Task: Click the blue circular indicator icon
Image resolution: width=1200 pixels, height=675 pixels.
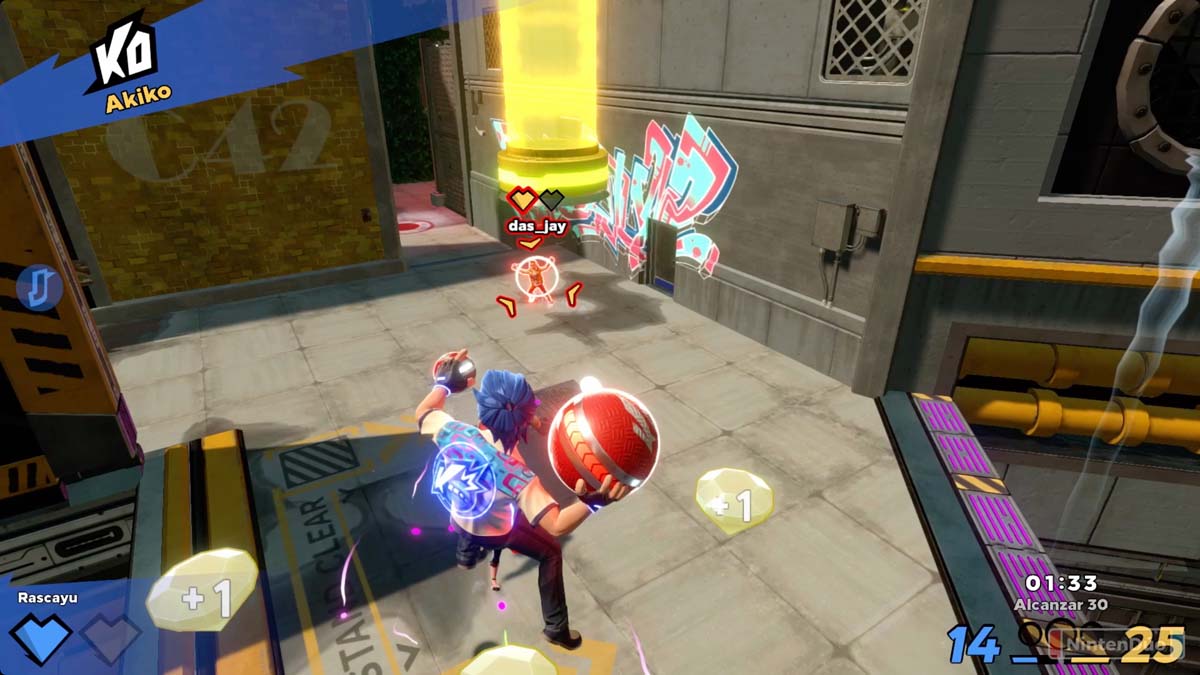Action: 39,288
